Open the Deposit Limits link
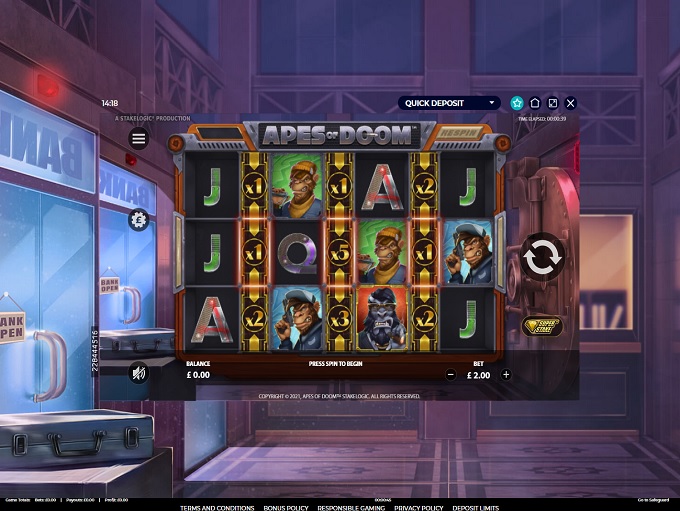Image resolution: width=680 pixels, height=511 pixels. pyautogui.click(x=475, y=507)
